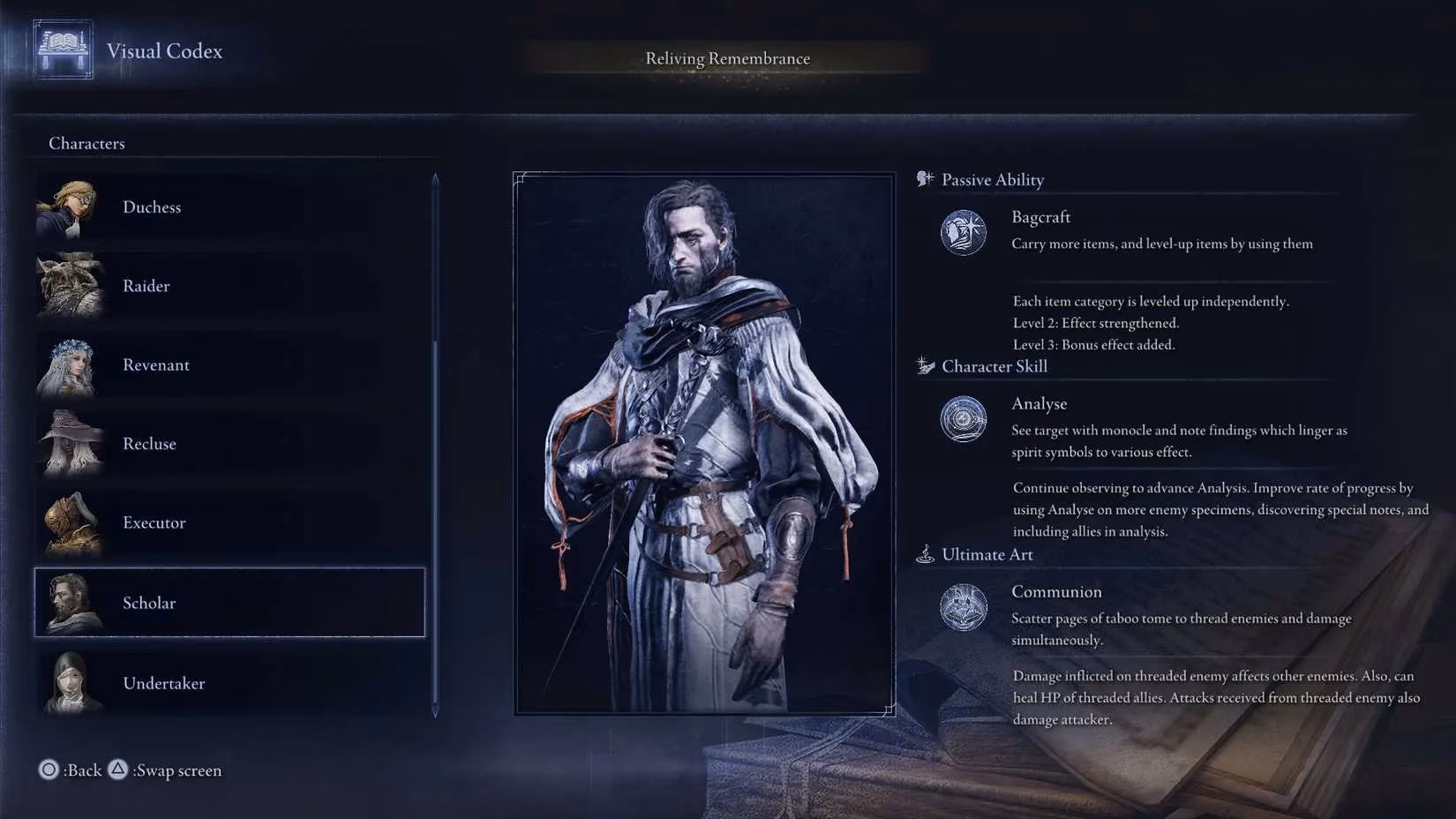The height and width of the screenshot is (819, 1456).
Task: Open the Revenant character entry
Action: 228,365
